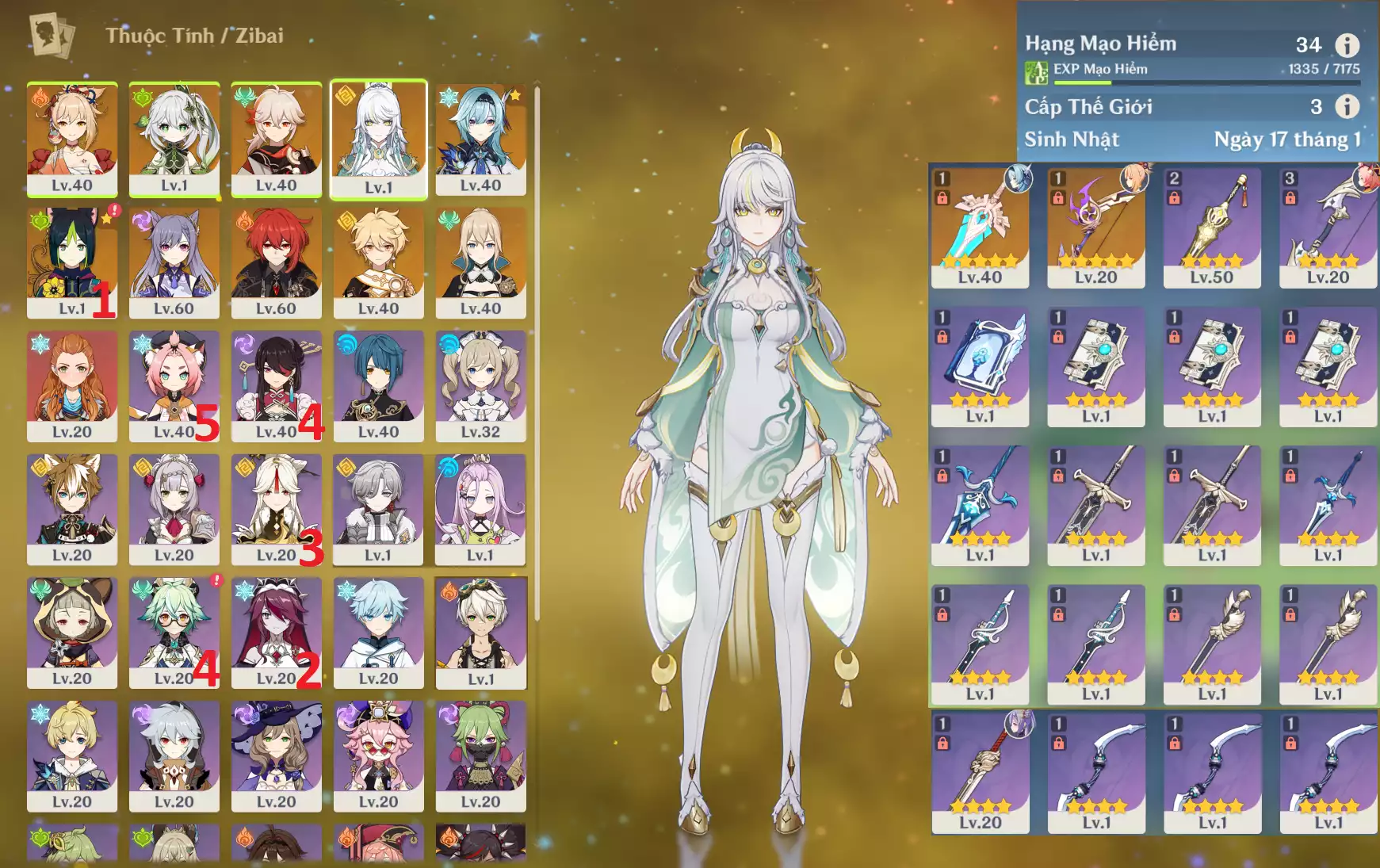This screenshot has height=868, width=1380.
Task: Choose Tighnari with the red notification
Action: coord(72,262)
